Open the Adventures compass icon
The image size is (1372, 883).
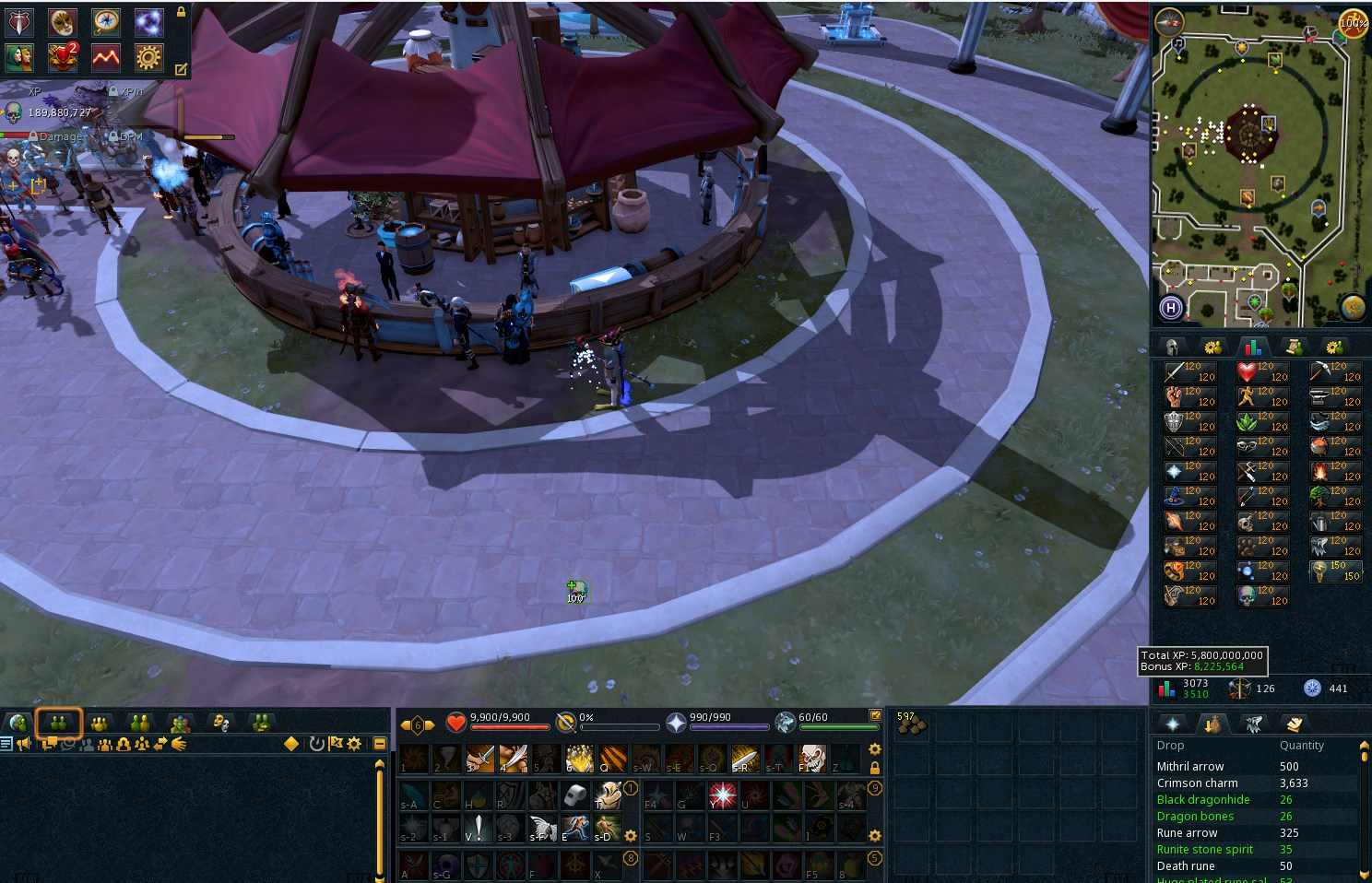click(x=105, y=22)
